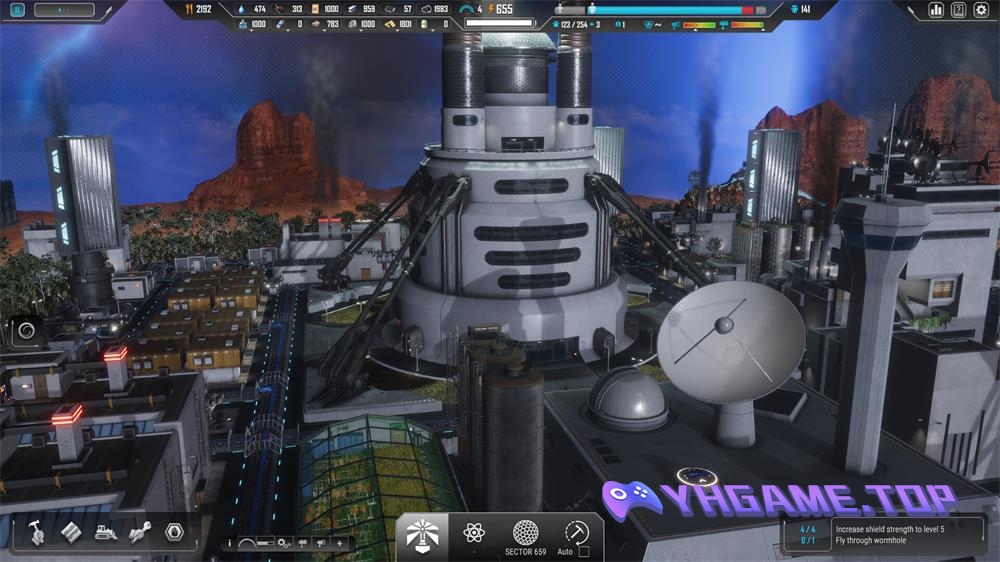
Task: Open the help question mark menu
Action: [959, 10]
